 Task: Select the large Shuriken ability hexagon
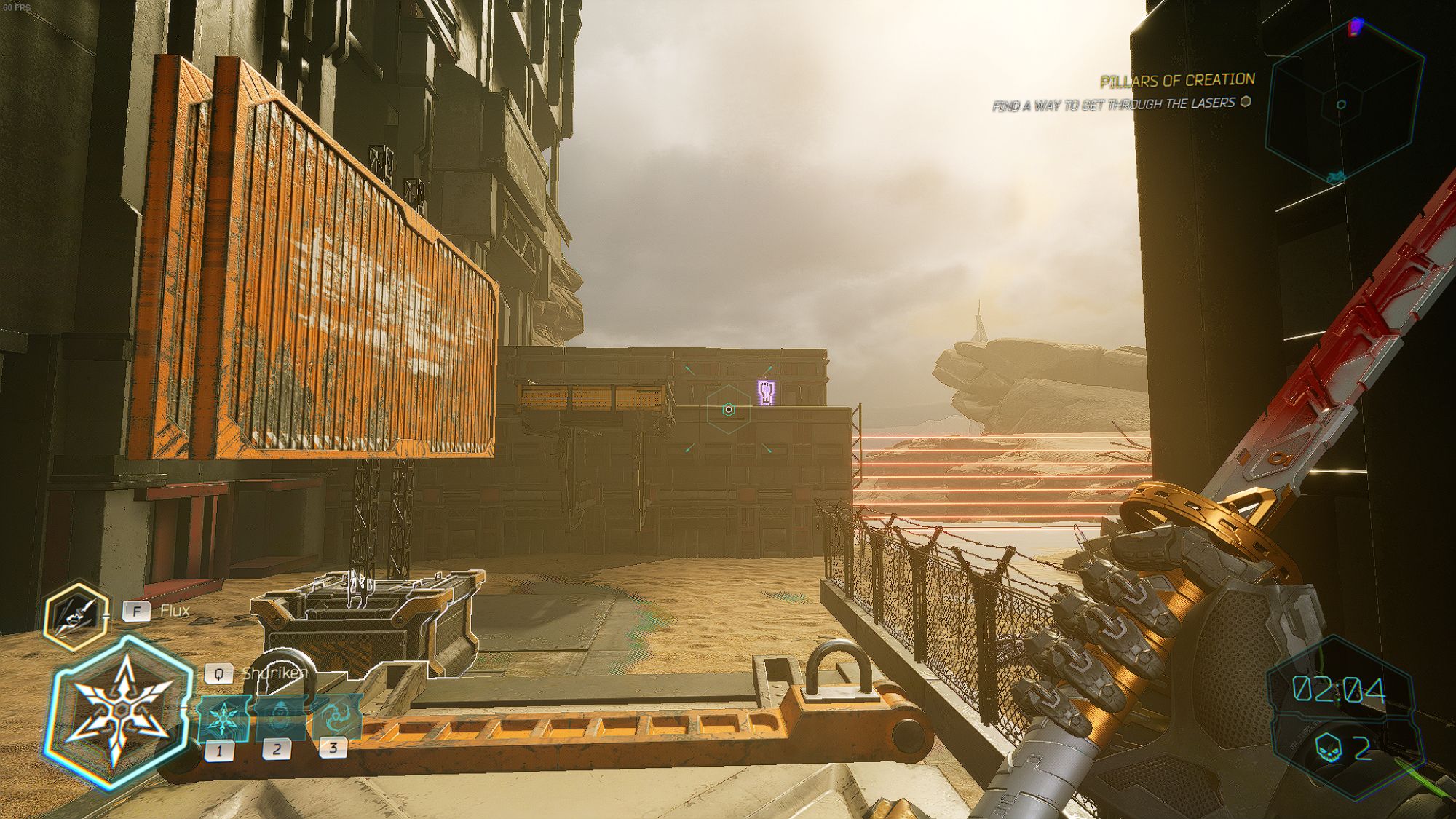118,711
